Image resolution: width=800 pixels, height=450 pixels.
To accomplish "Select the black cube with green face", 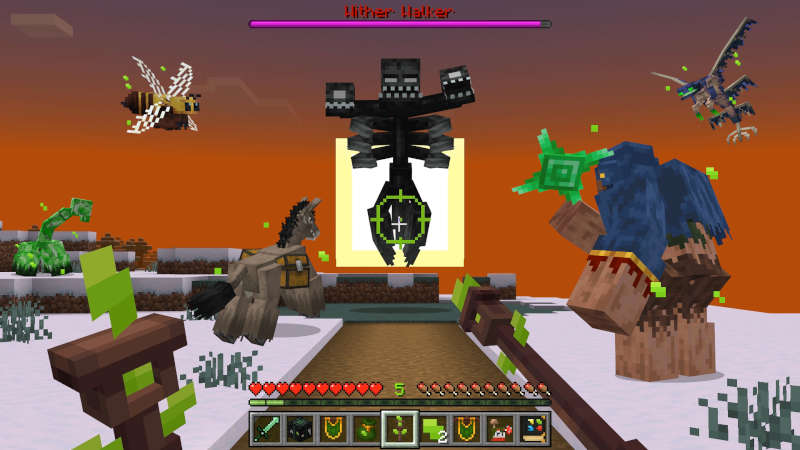I will [300, 429].
